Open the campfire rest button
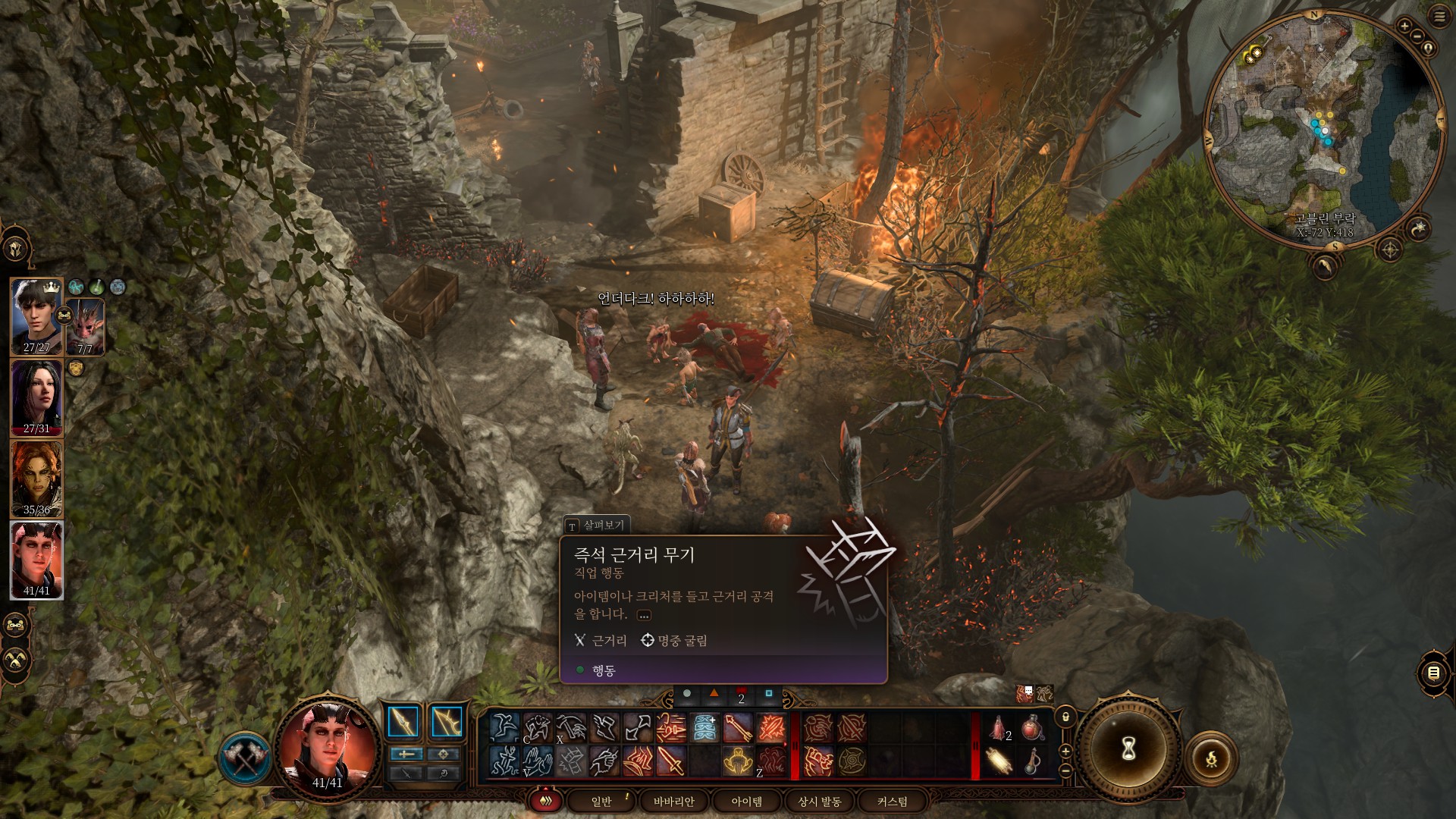The width and height of the screenshot is (1456, 819). (x=1211, y=758)
